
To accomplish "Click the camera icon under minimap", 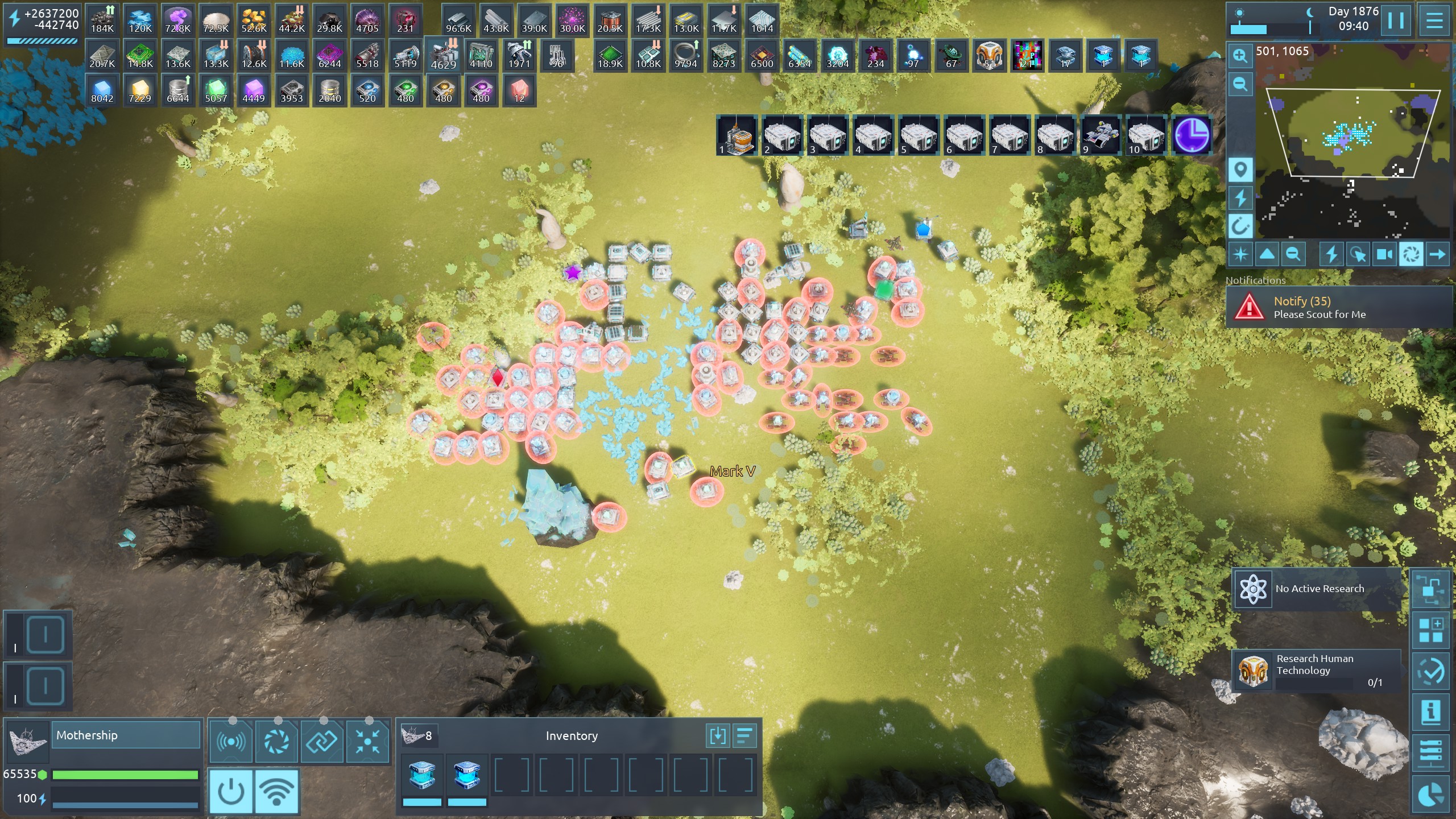I will point(1384,254).
